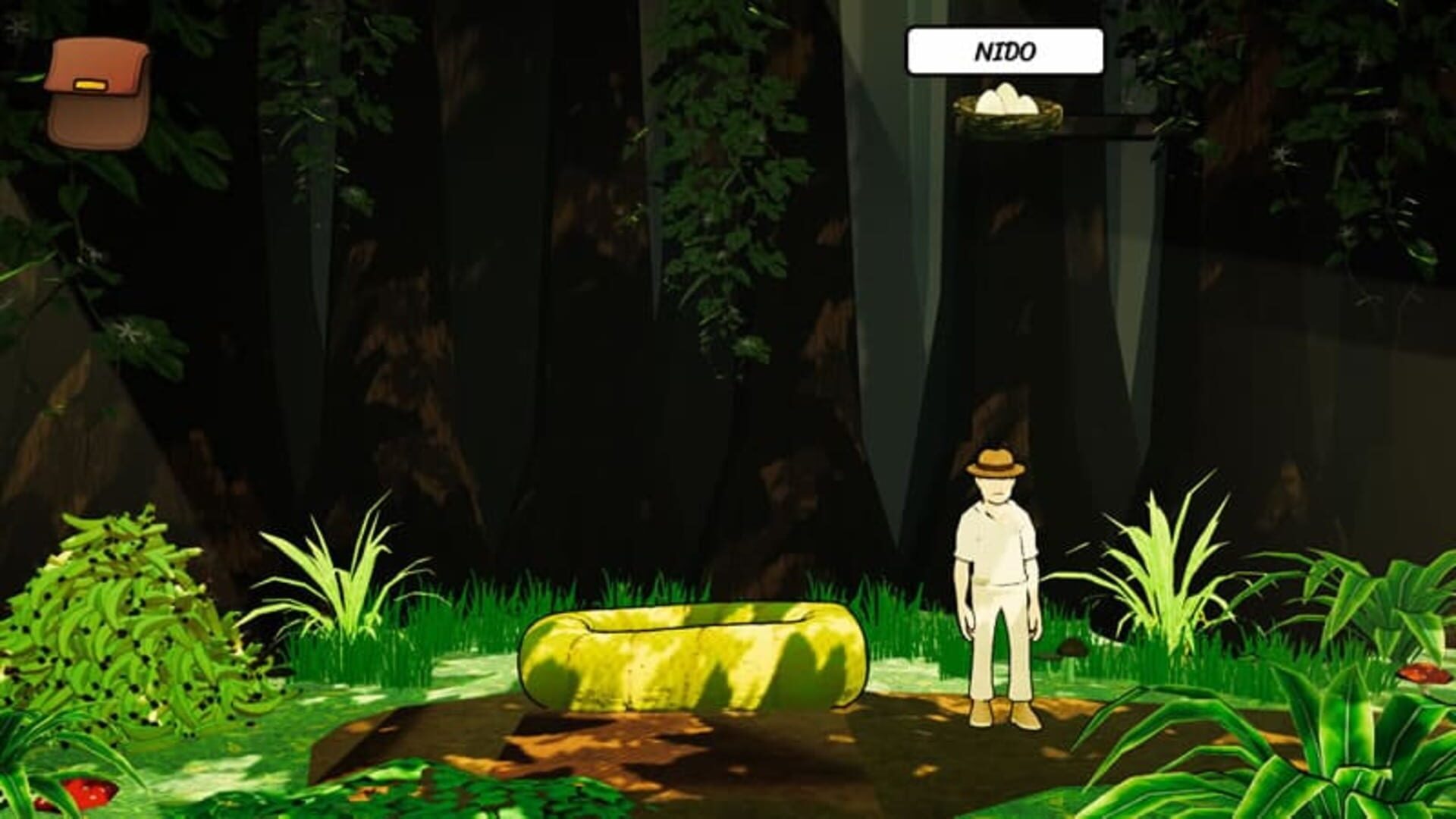Click the explorer character wearing the hat
This screenshot has height=819, width=1456.
pos(997,576)
